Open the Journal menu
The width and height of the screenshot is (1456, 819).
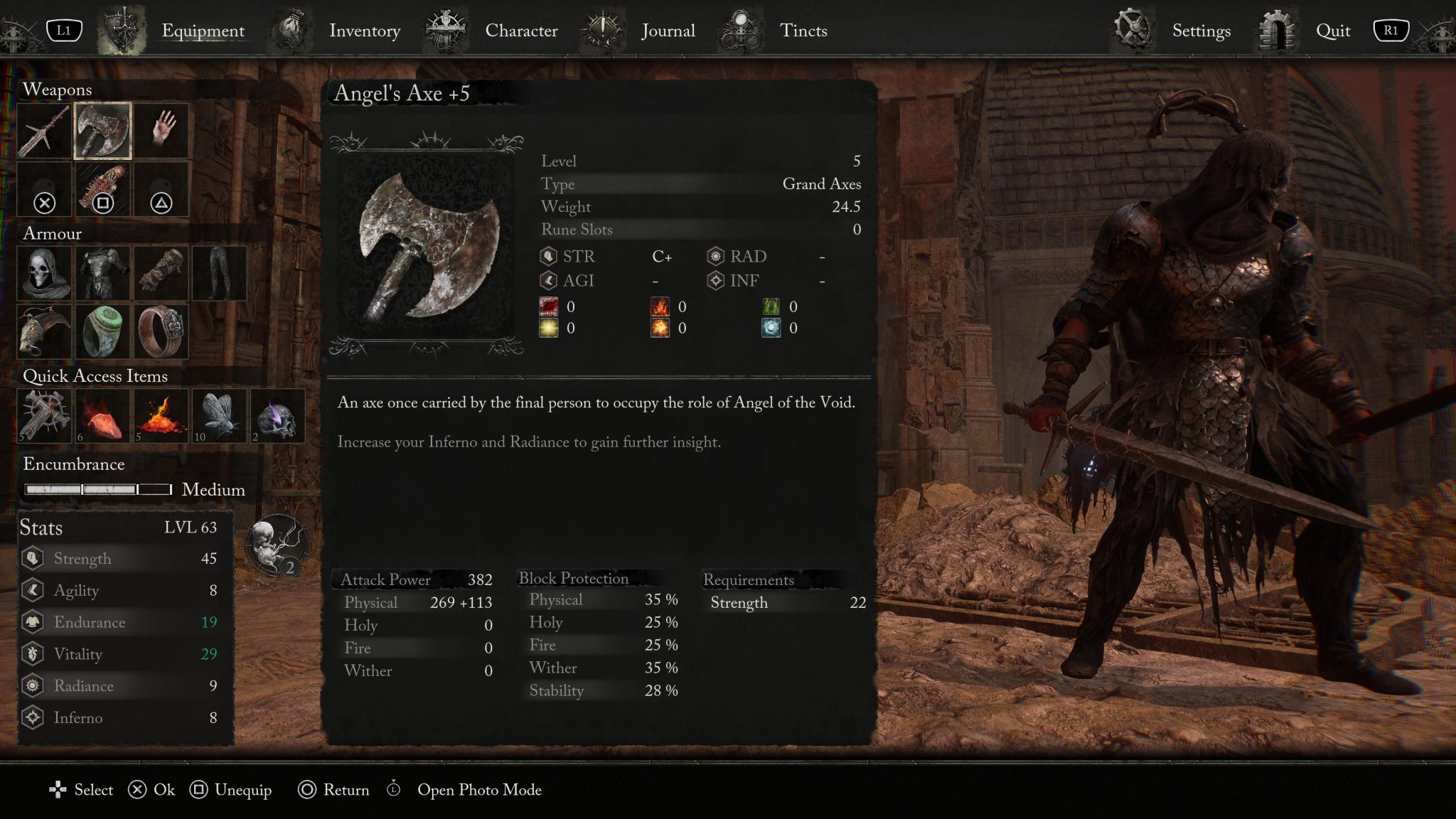[x=668, y=31]
